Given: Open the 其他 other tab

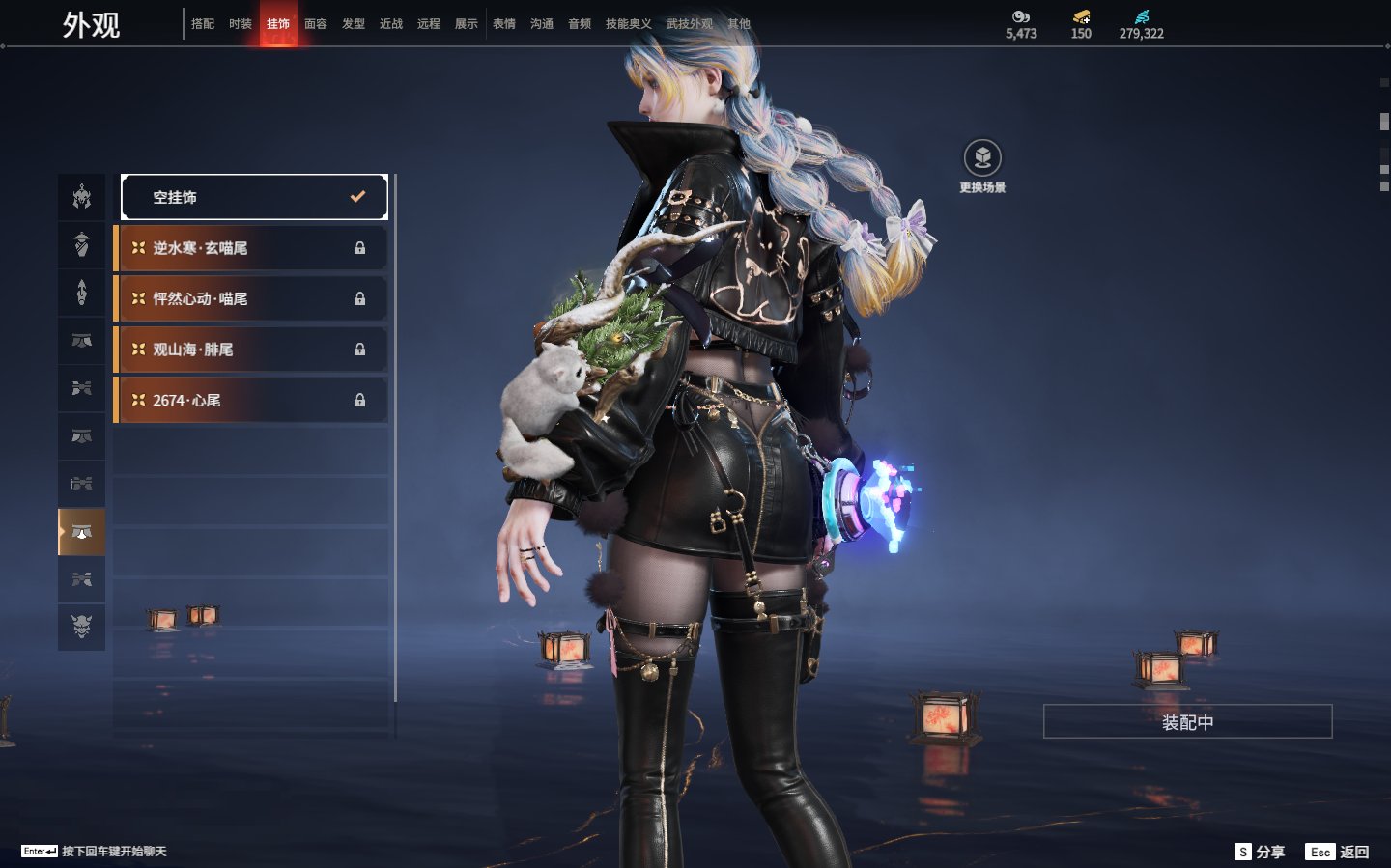Looking at the screenshot, I should (739, 24).
